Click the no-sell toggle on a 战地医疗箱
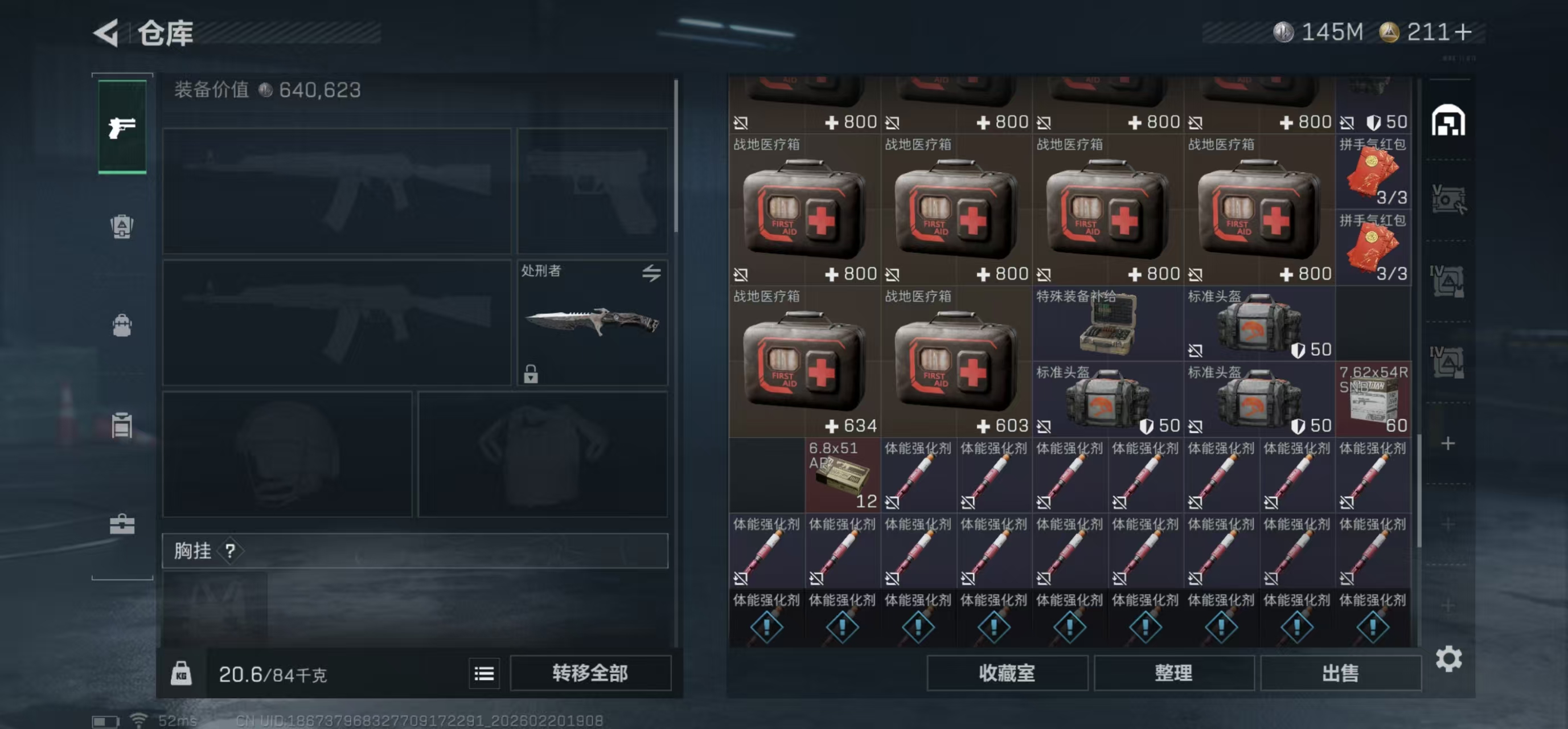This screenshot has height=729, width=1568. [x=741, y=274]
